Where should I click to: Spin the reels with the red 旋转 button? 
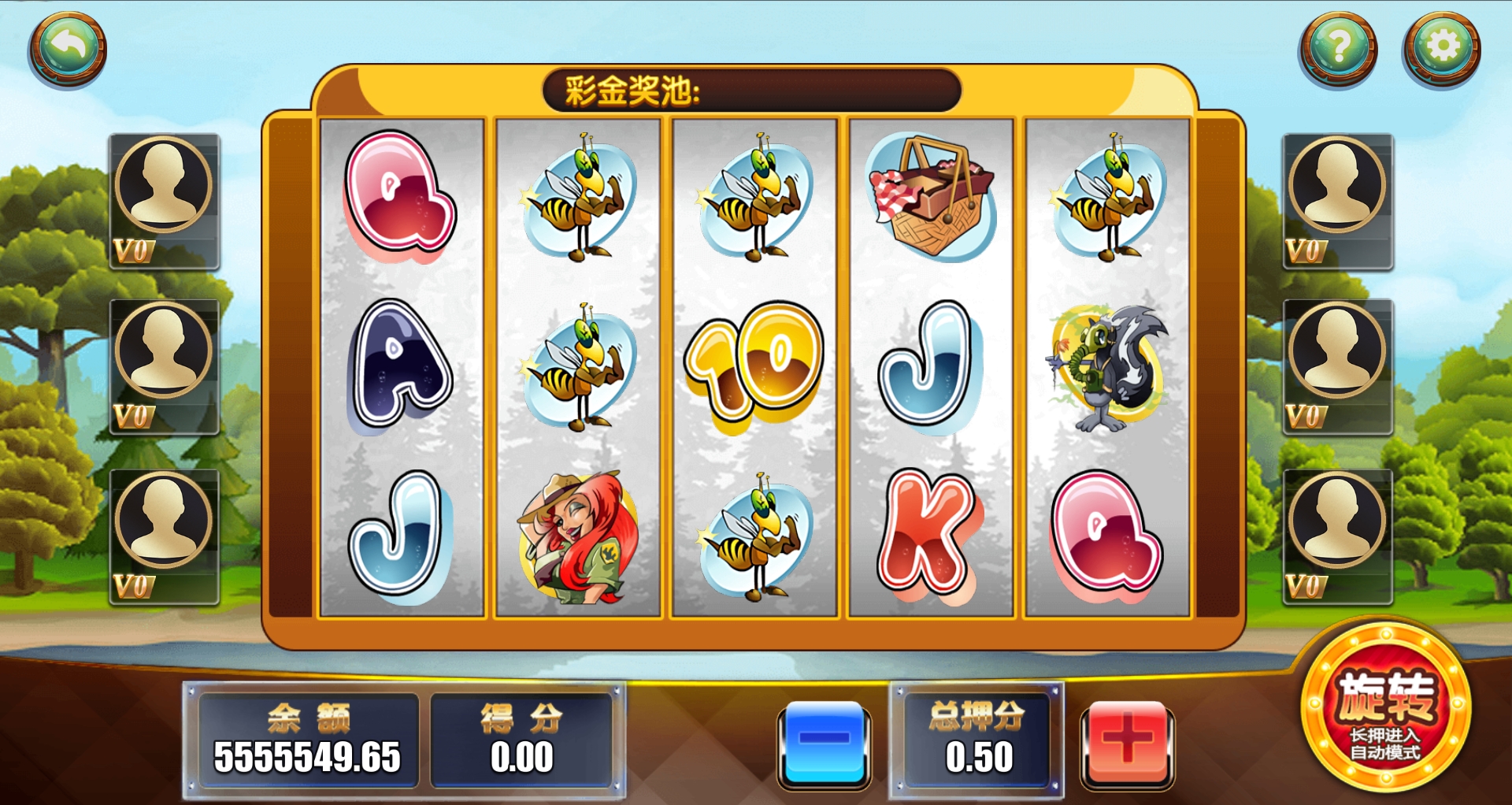(x=1386, y=706)
